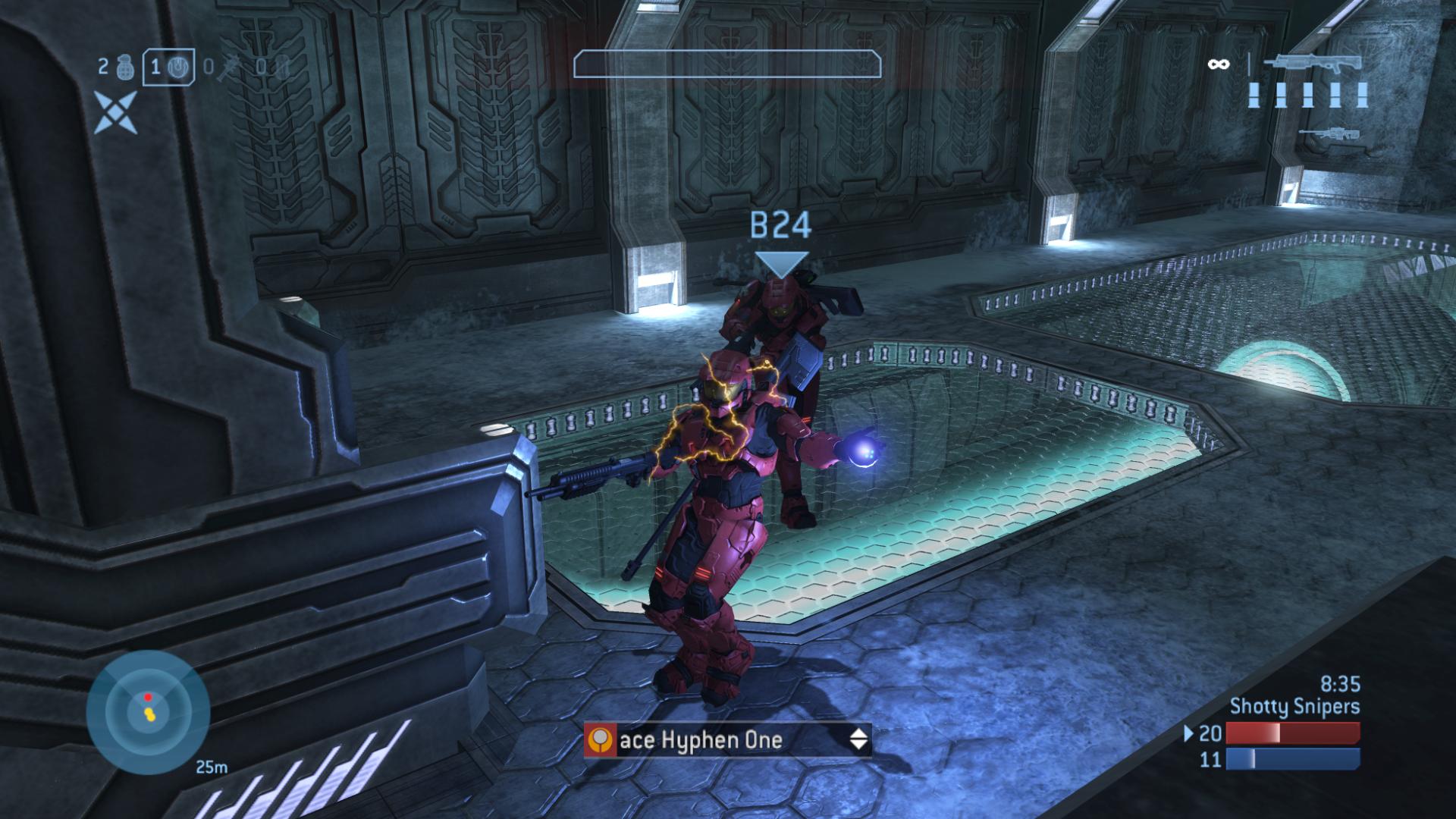Cycle players with the up-down arrows
This screenshot has width=1456, height=819.
[x=858, y=739]
